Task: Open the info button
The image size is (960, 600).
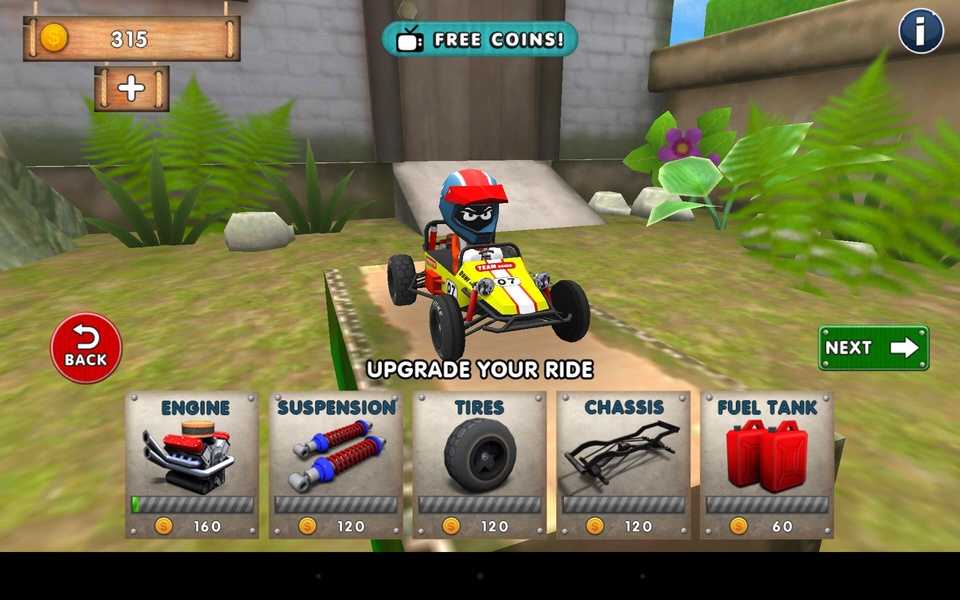Action: click(921, 31)
